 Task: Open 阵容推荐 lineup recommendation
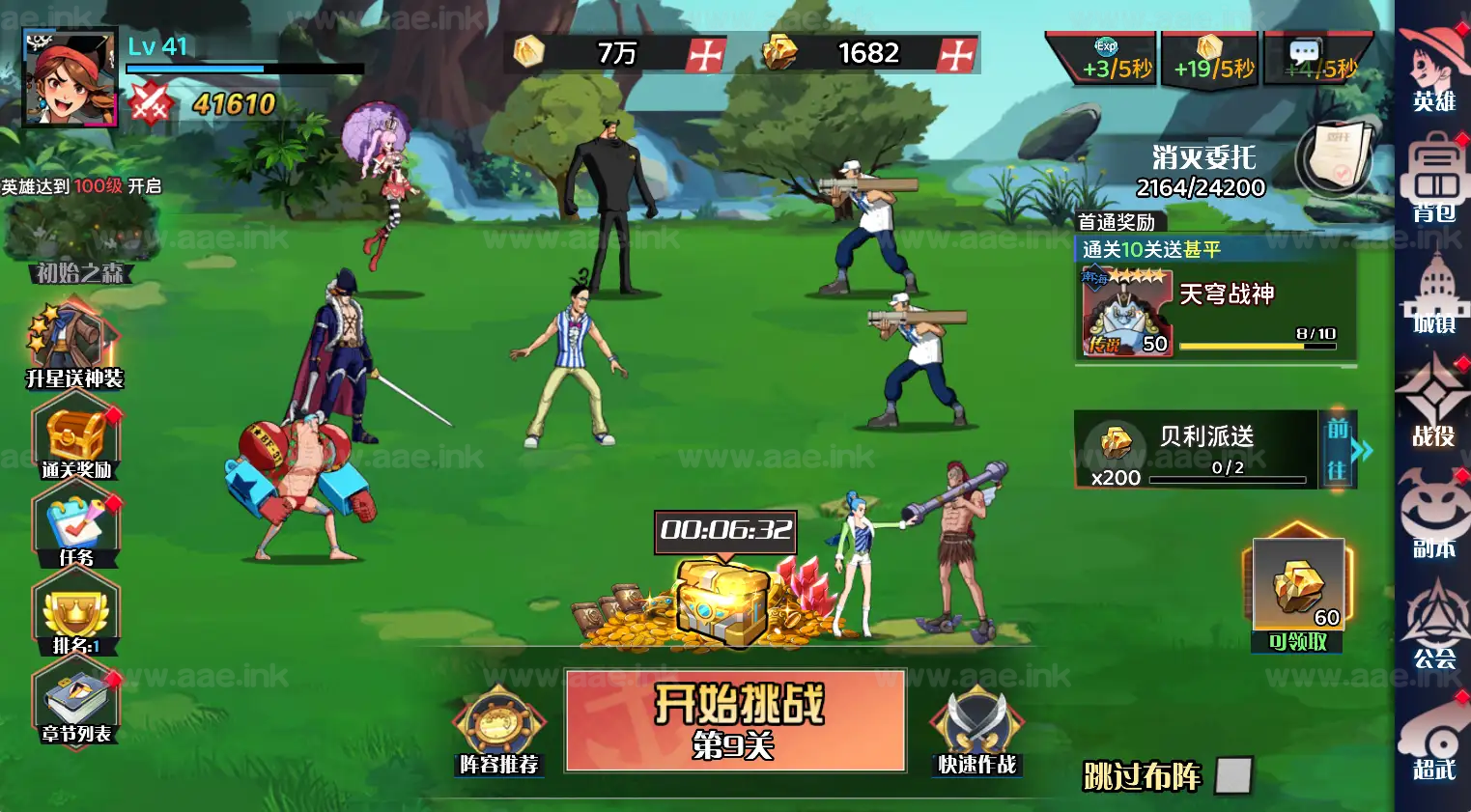[499, 724]
